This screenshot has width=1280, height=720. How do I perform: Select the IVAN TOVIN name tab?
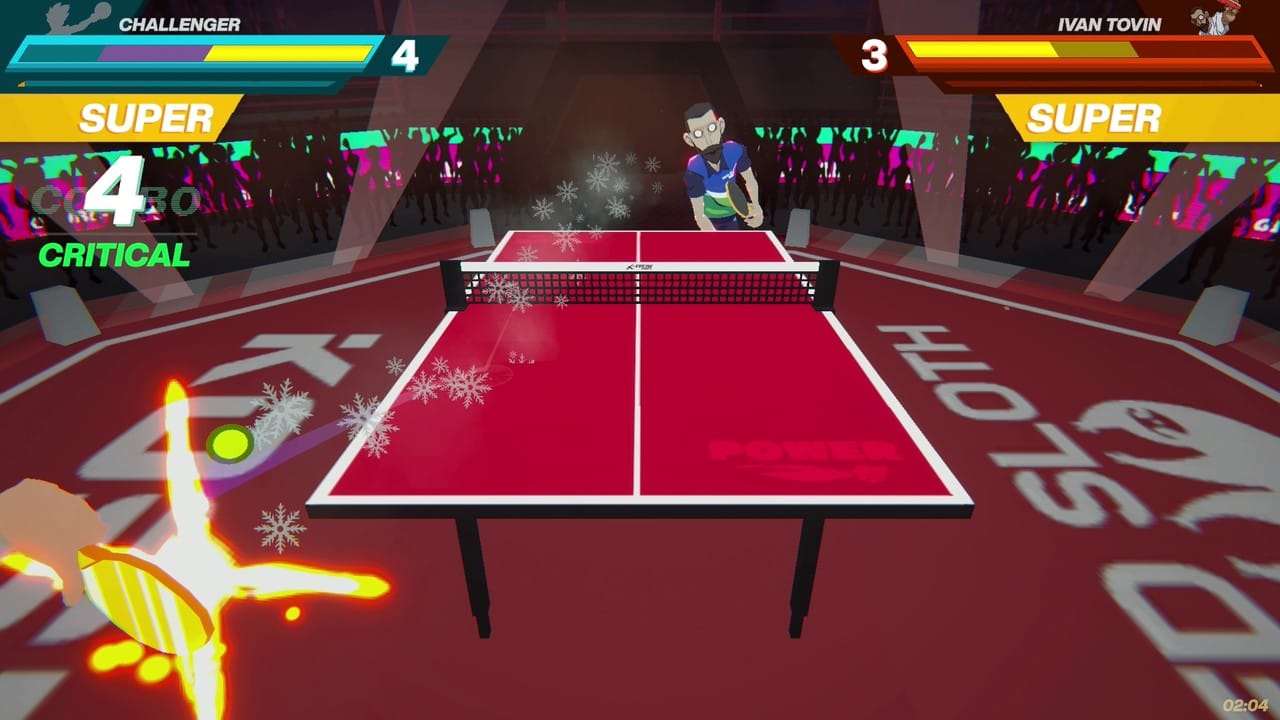pyautogui.click(x=1110, y=22)
